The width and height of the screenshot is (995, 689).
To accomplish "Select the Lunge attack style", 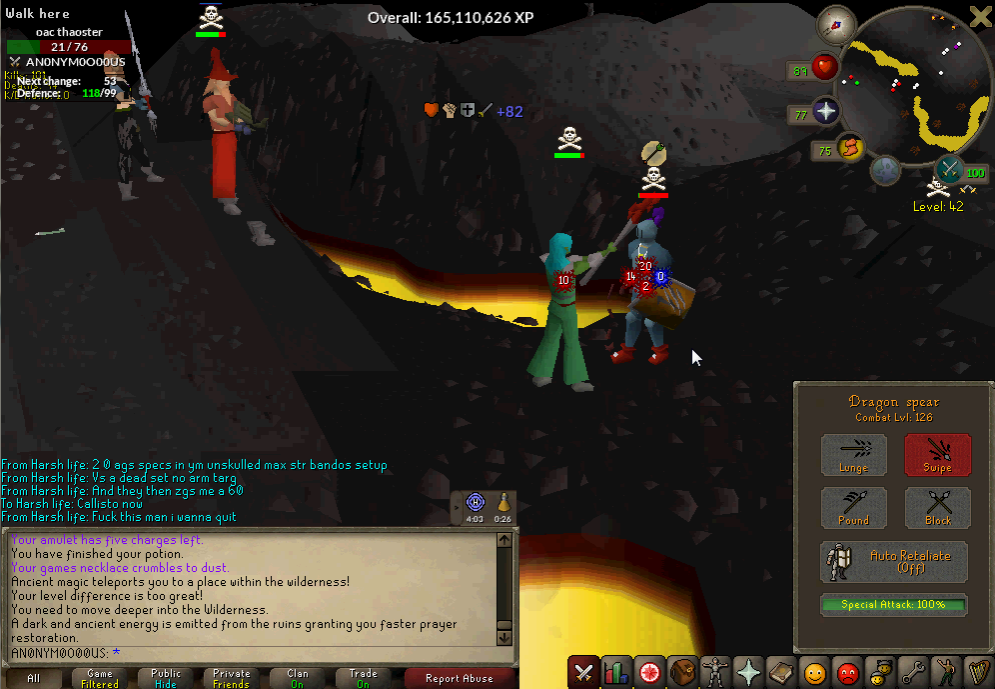I will pyautogui.click(x=853, y=454).
